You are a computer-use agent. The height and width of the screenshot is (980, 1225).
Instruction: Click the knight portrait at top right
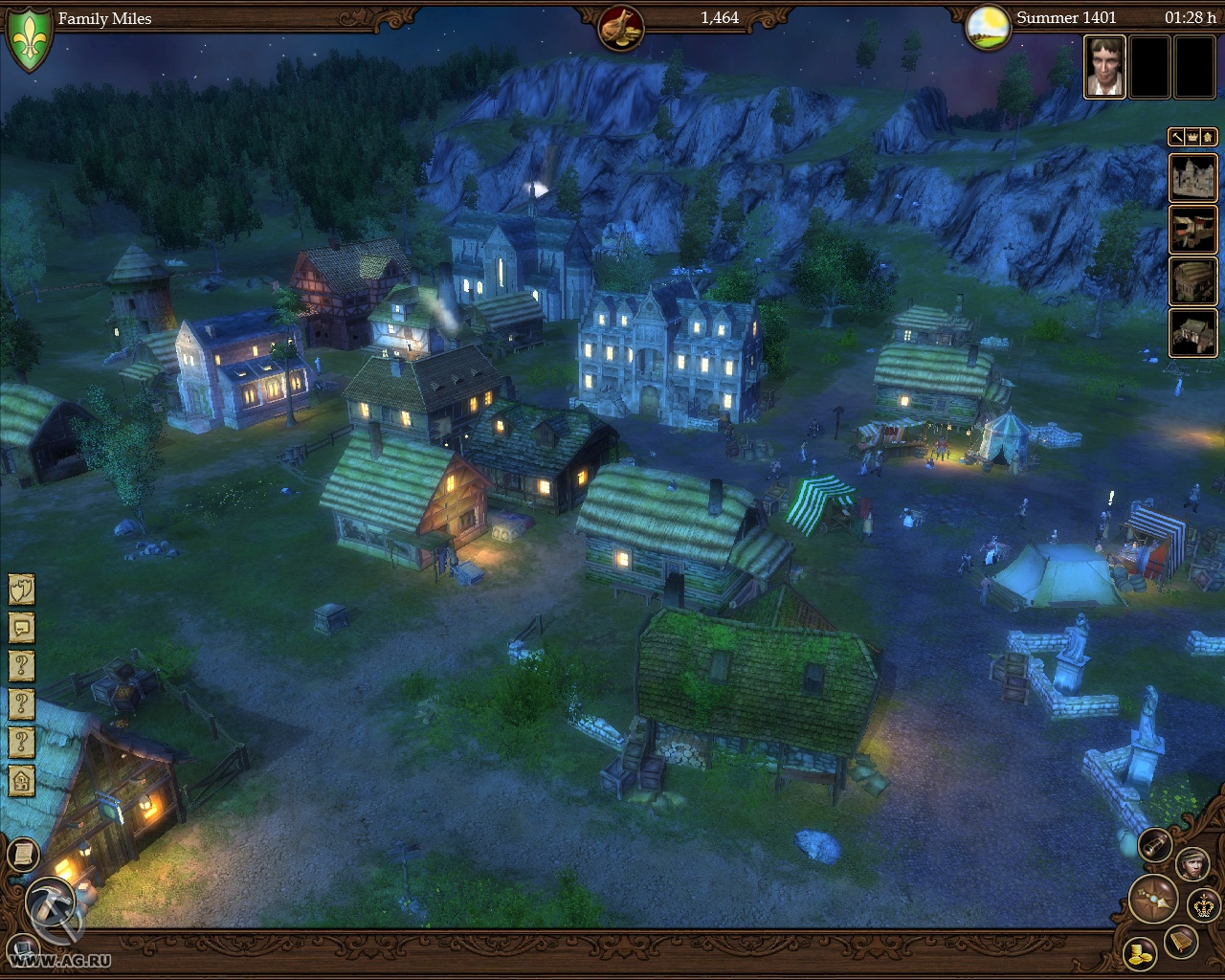pos(1105,69)
